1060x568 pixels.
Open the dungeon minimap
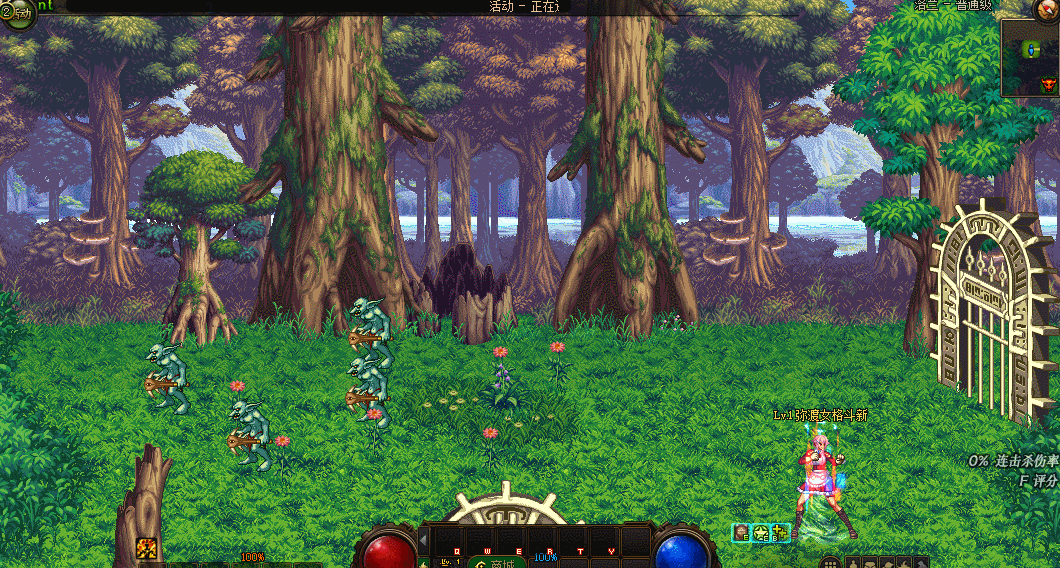[1030, 58]
